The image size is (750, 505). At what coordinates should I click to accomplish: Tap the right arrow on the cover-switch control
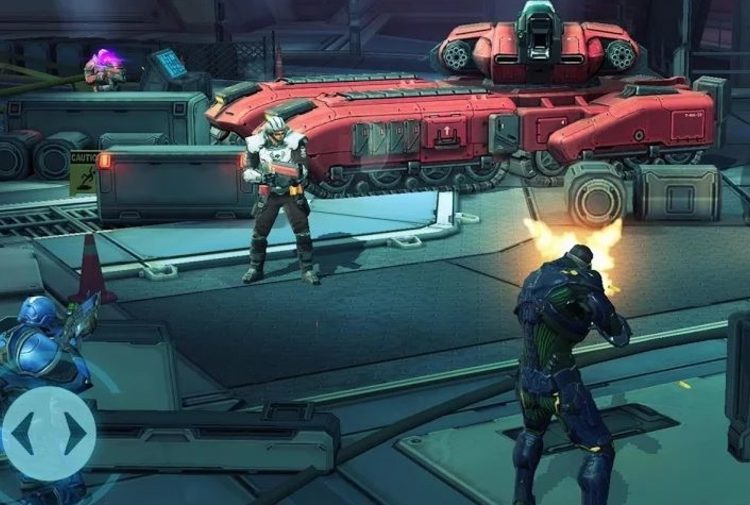pyautogui.click(x=75, y=434)
